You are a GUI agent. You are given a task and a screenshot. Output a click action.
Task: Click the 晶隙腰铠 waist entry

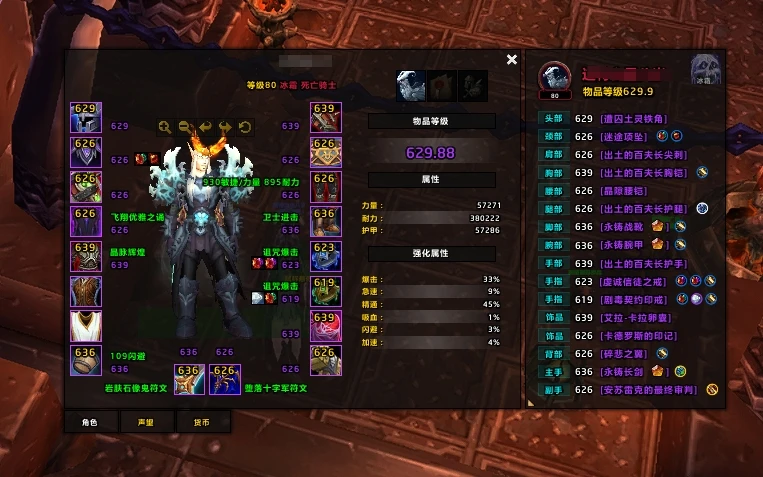click(627, 186)
